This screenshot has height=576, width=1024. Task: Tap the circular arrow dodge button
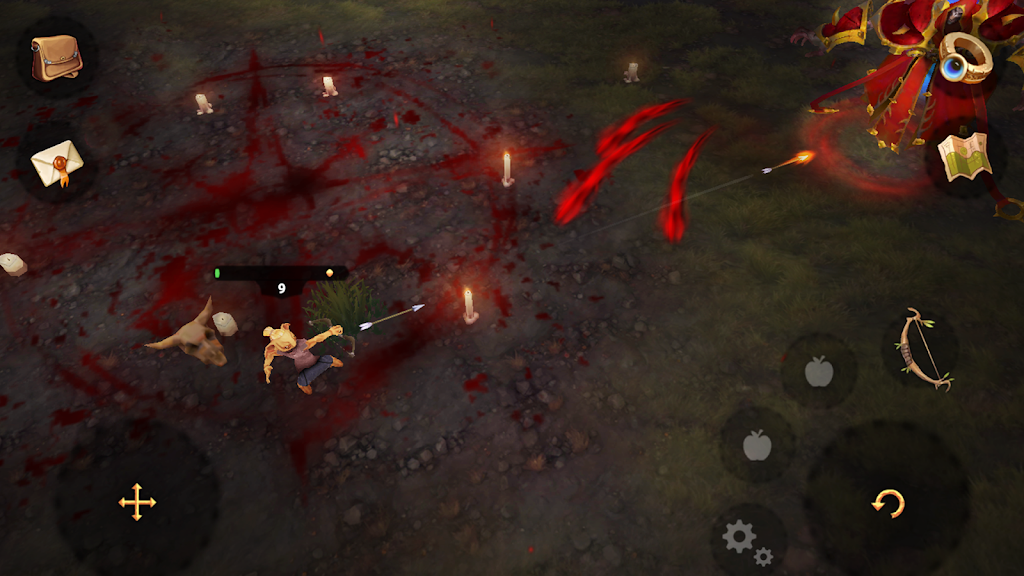coord(887,502)
